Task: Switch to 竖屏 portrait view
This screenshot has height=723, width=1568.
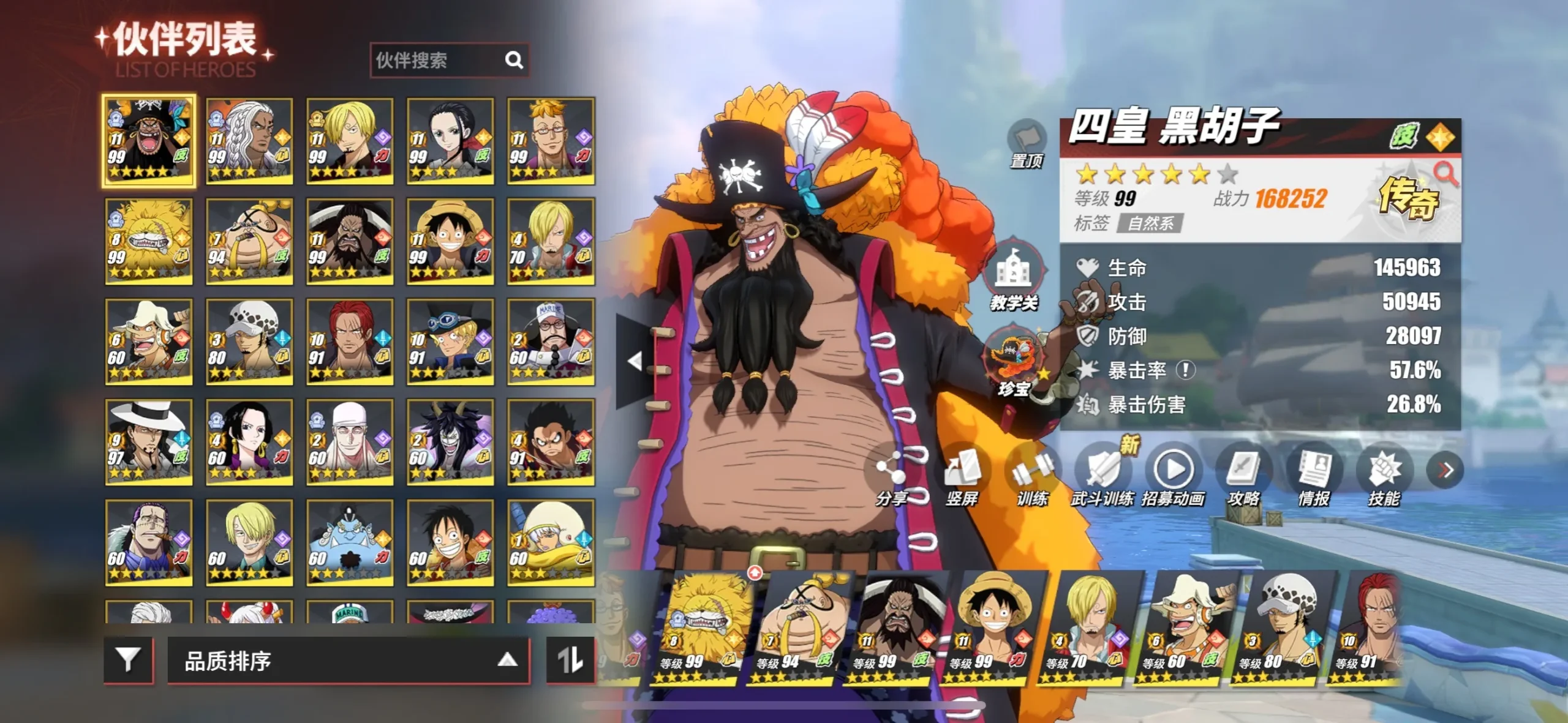Action: tap(962, 478)
